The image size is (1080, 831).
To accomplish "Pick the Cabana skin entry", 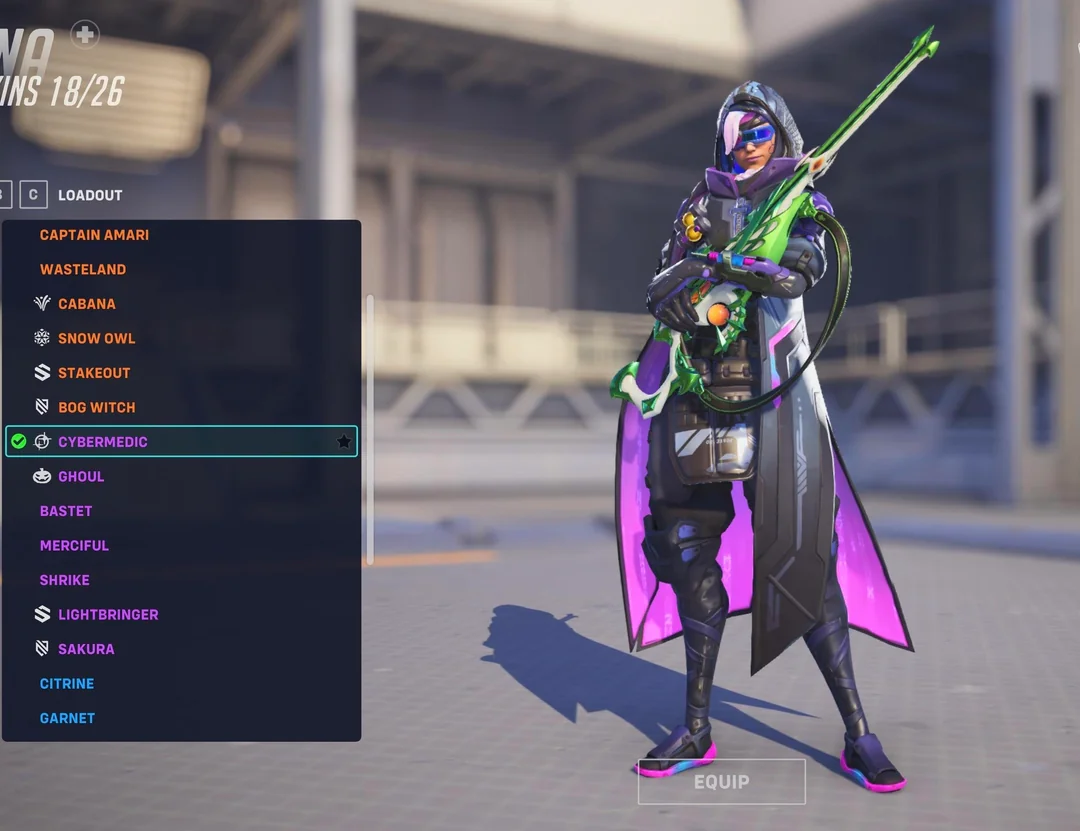I will (x=86, y=304).
